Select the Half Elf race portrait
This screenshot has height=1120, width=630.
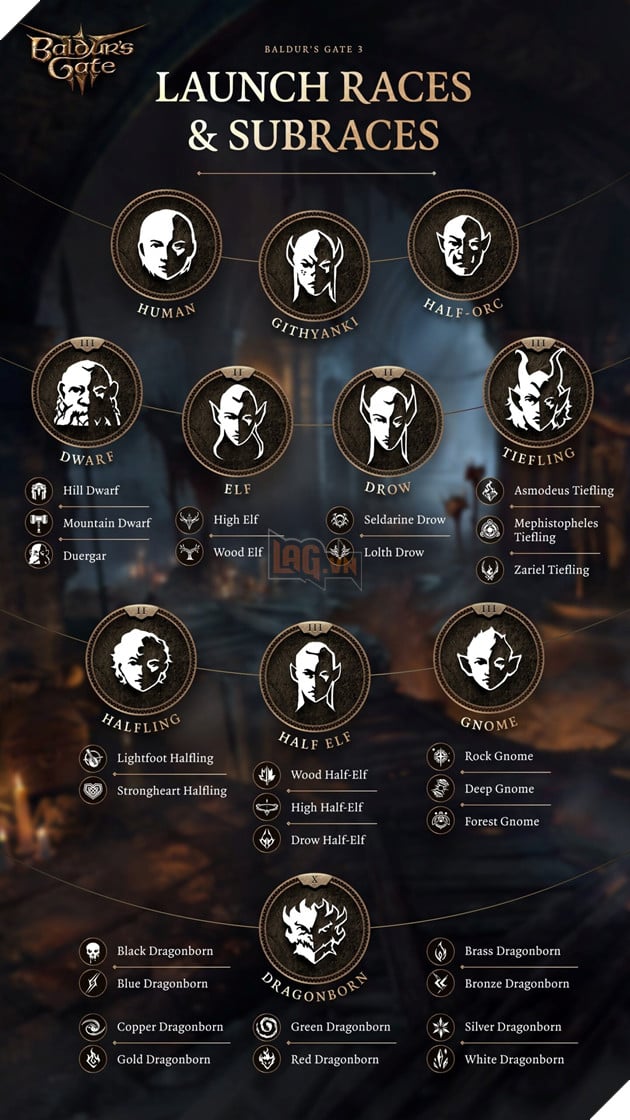tap(314, 679)
